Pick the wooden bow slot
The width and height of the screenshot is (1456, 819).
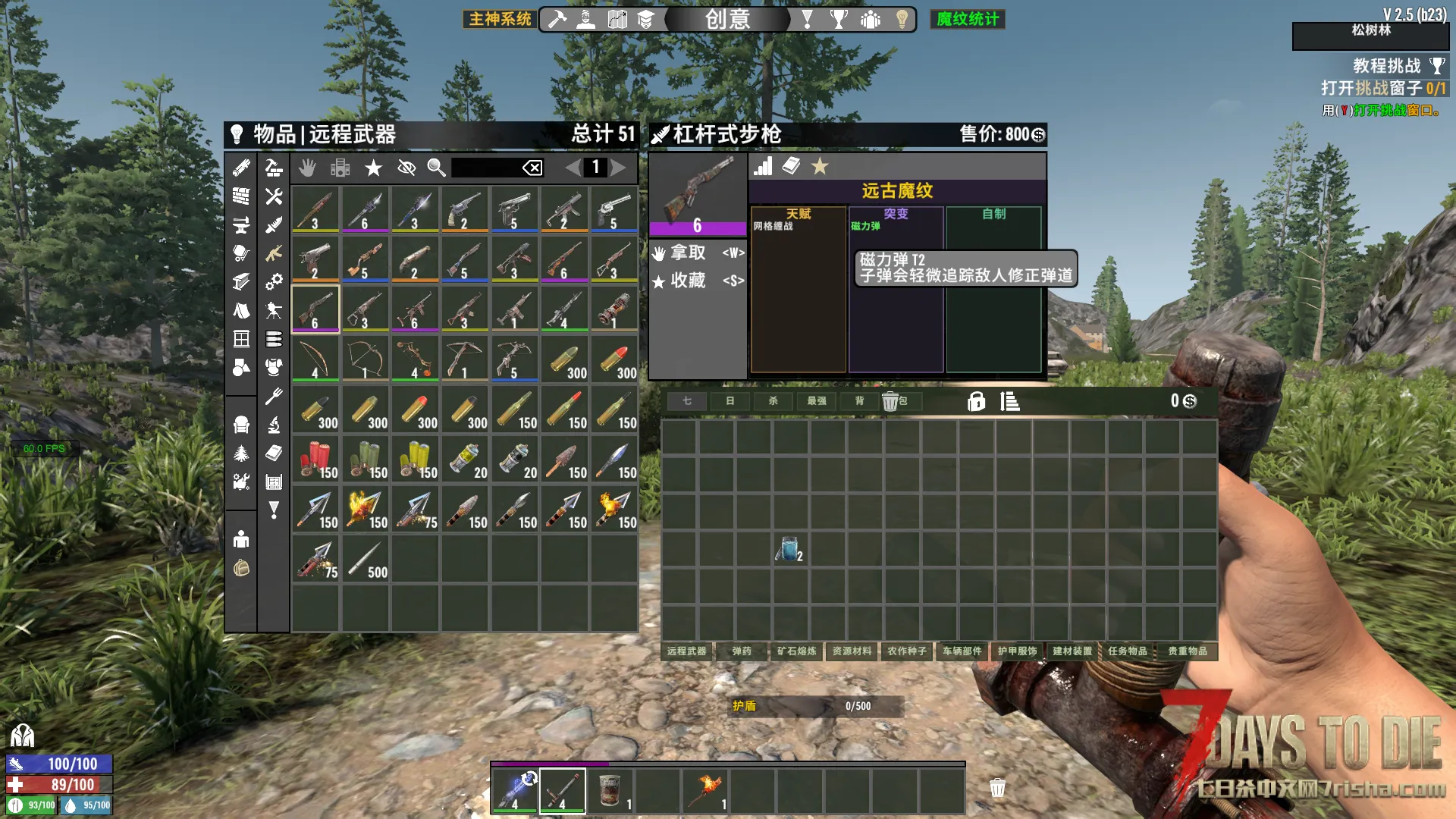[x=315, y=359]
